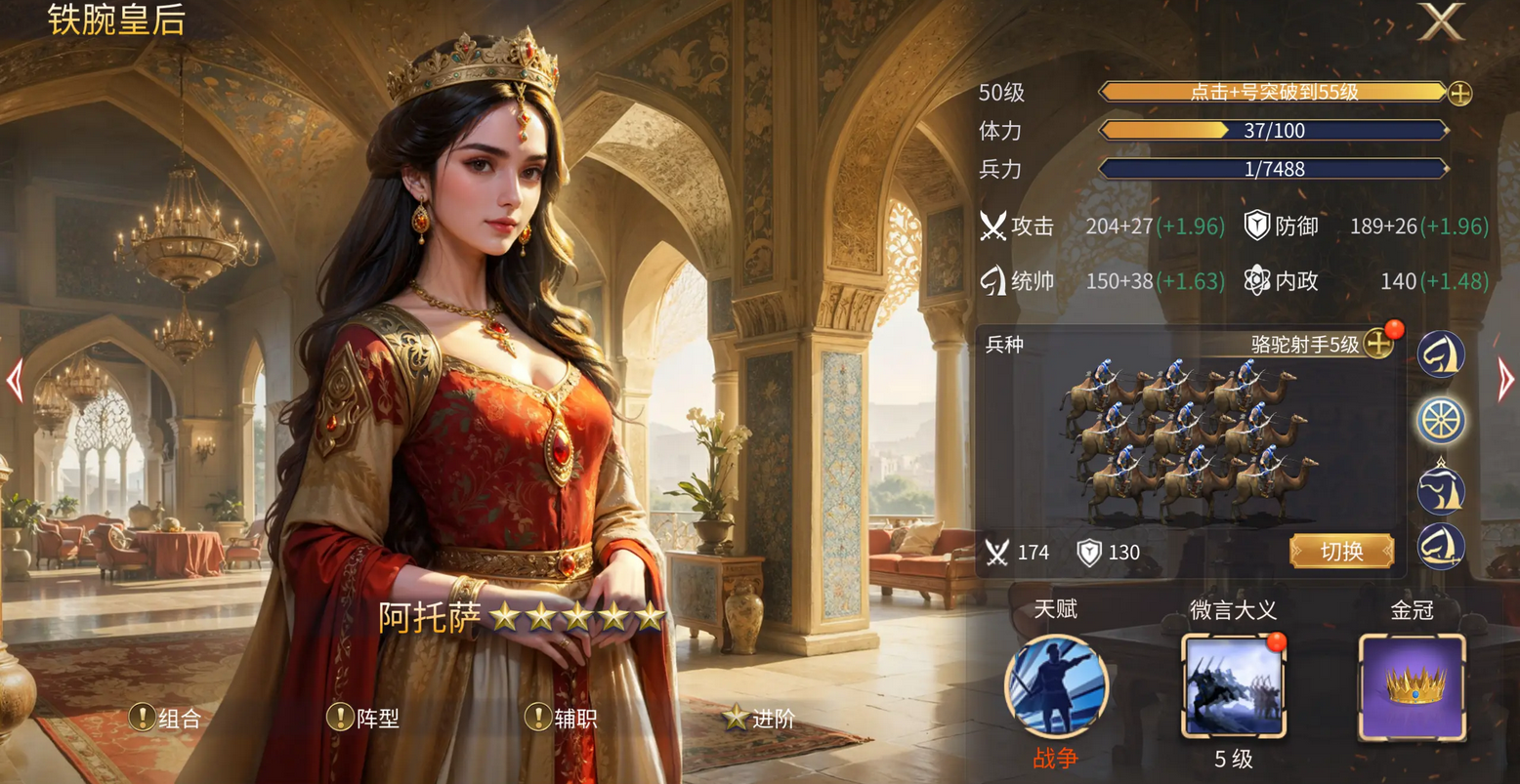Click the 切换 switch troop button
1520x784 pixels.
1341,552
